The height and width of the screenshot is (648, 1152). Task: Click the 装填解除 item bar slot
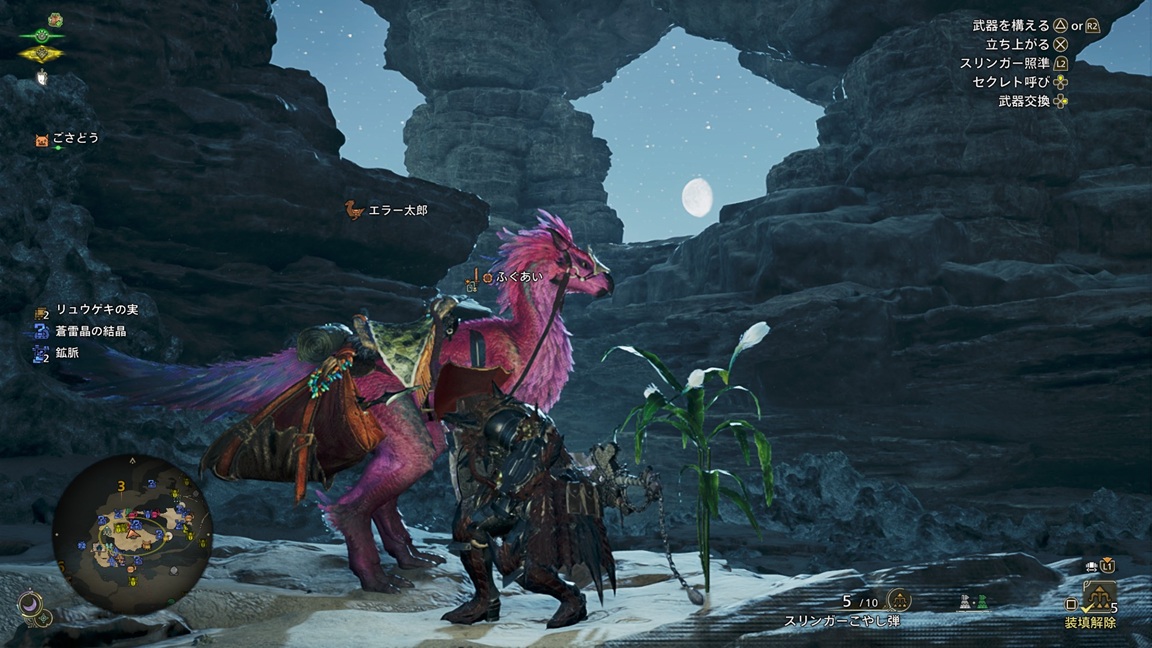1098,599
